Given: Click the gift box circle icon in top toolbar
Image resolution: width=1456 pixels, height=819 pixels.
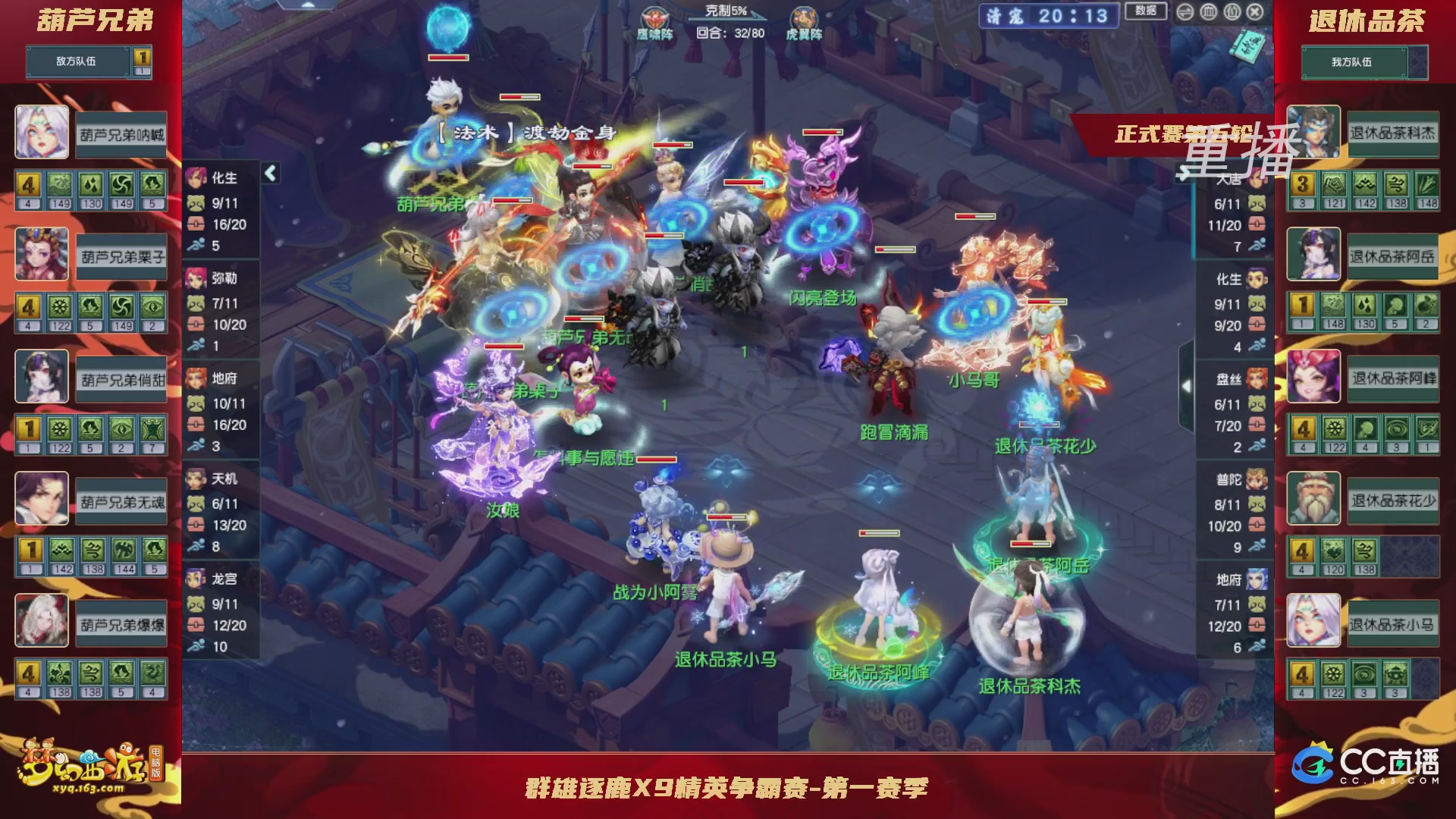Looking at the screenshot, I should (1232, 11).
